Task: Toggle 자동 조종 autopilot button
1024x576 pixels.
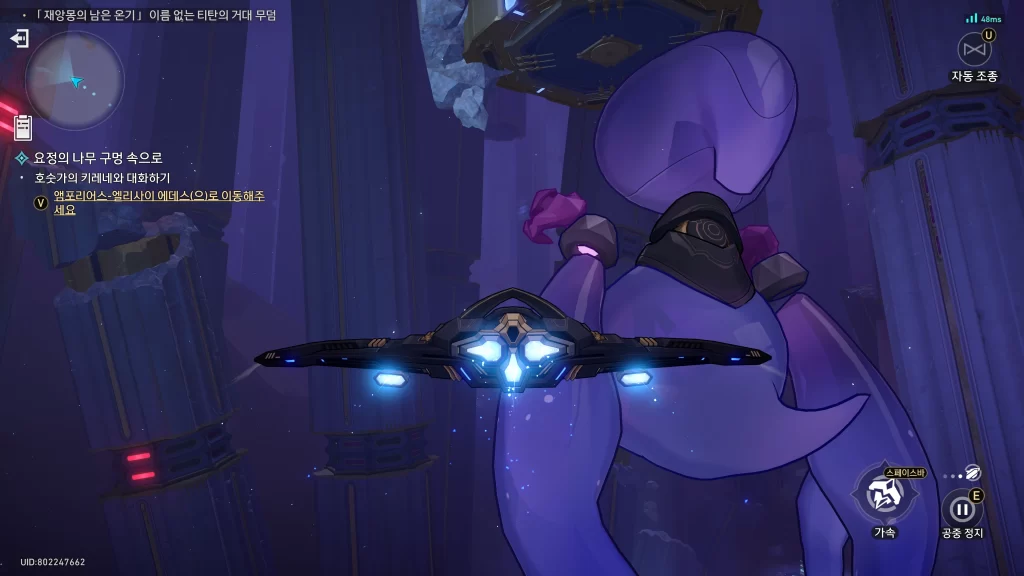Action: click(974, 50)
